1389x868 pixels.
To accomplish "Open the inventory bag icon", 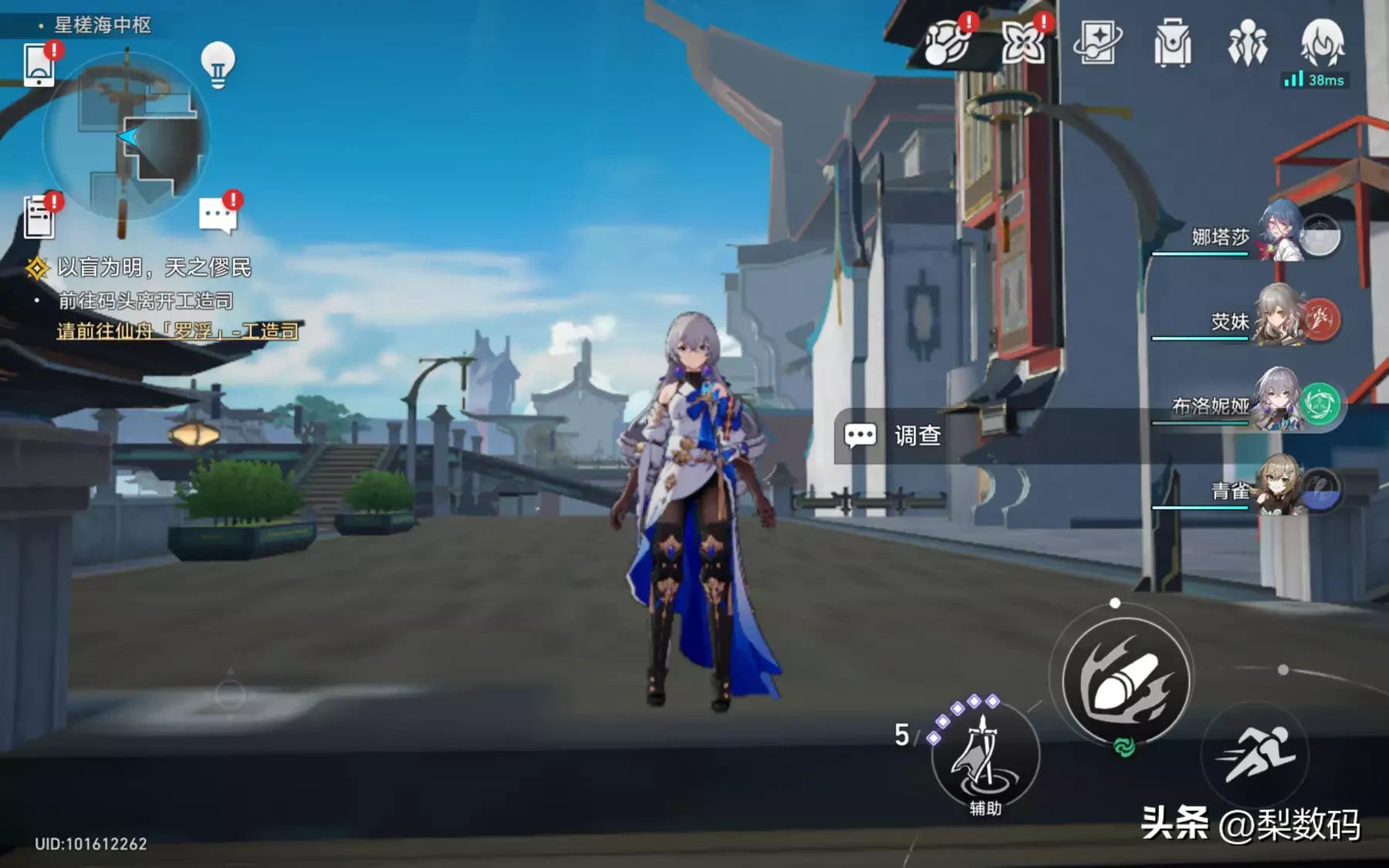I will [x=1174, y=44].
